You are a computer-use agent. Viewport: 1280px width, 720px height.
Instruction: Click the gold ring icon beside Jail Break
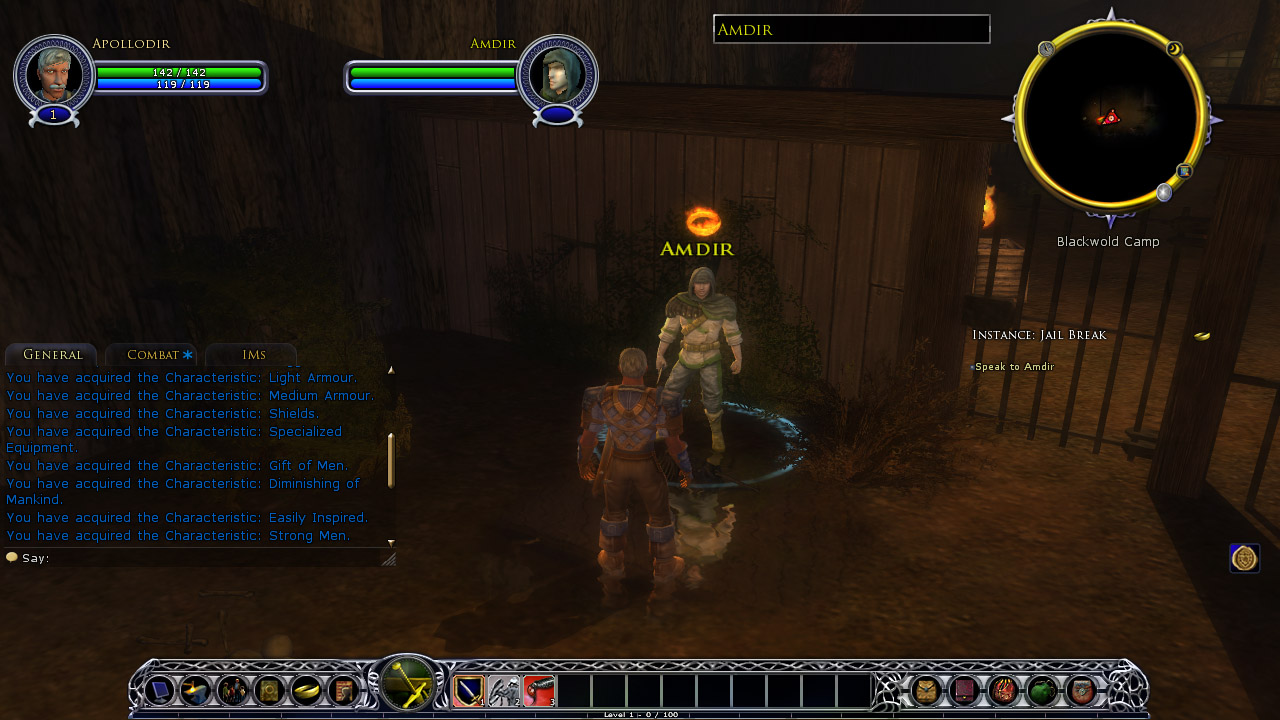tap(1202, 336)
